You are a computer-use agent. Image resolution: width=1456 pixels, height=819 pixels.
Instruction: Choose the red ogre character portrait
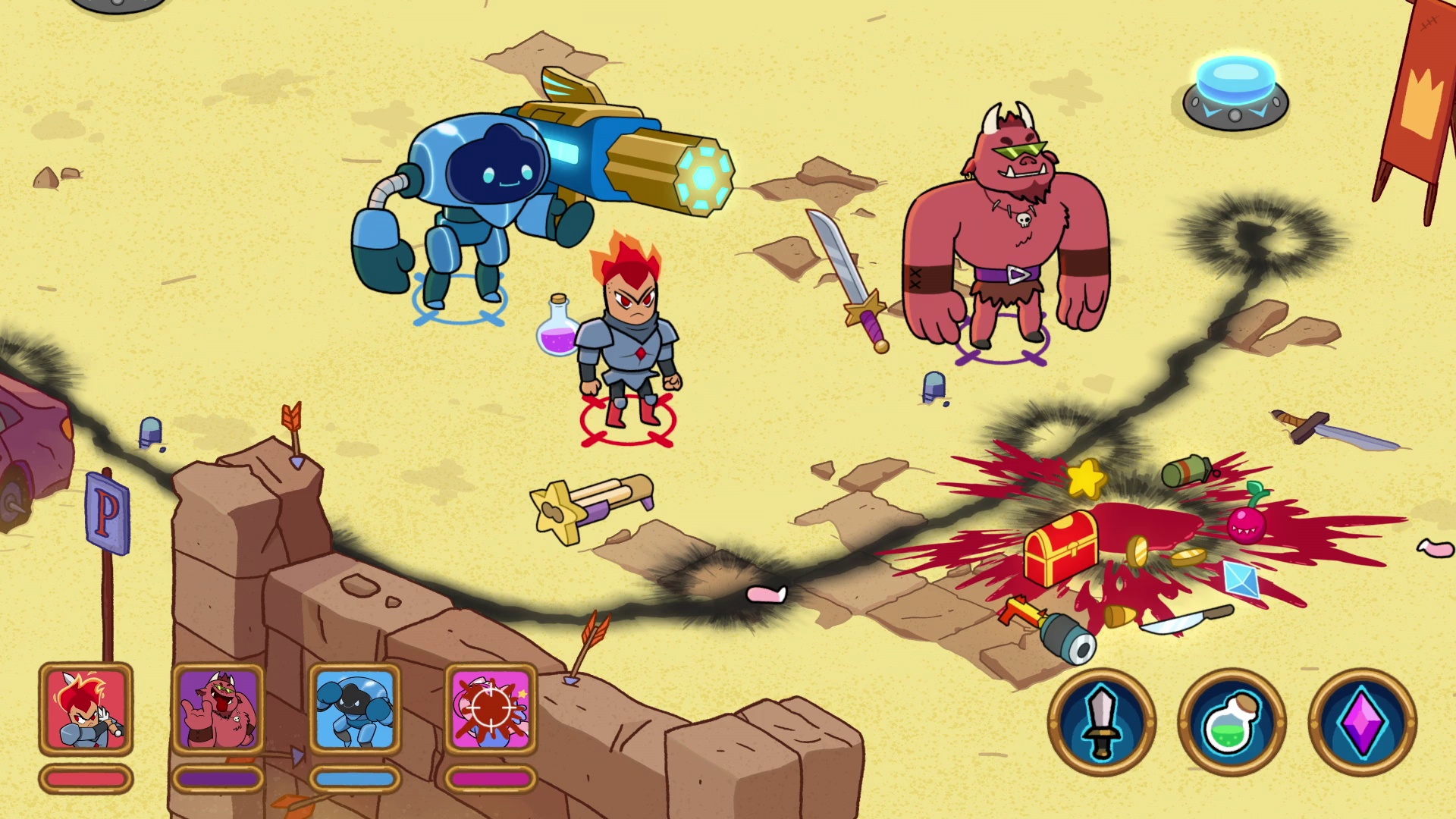pyautogui.click(x=218, y=710)
